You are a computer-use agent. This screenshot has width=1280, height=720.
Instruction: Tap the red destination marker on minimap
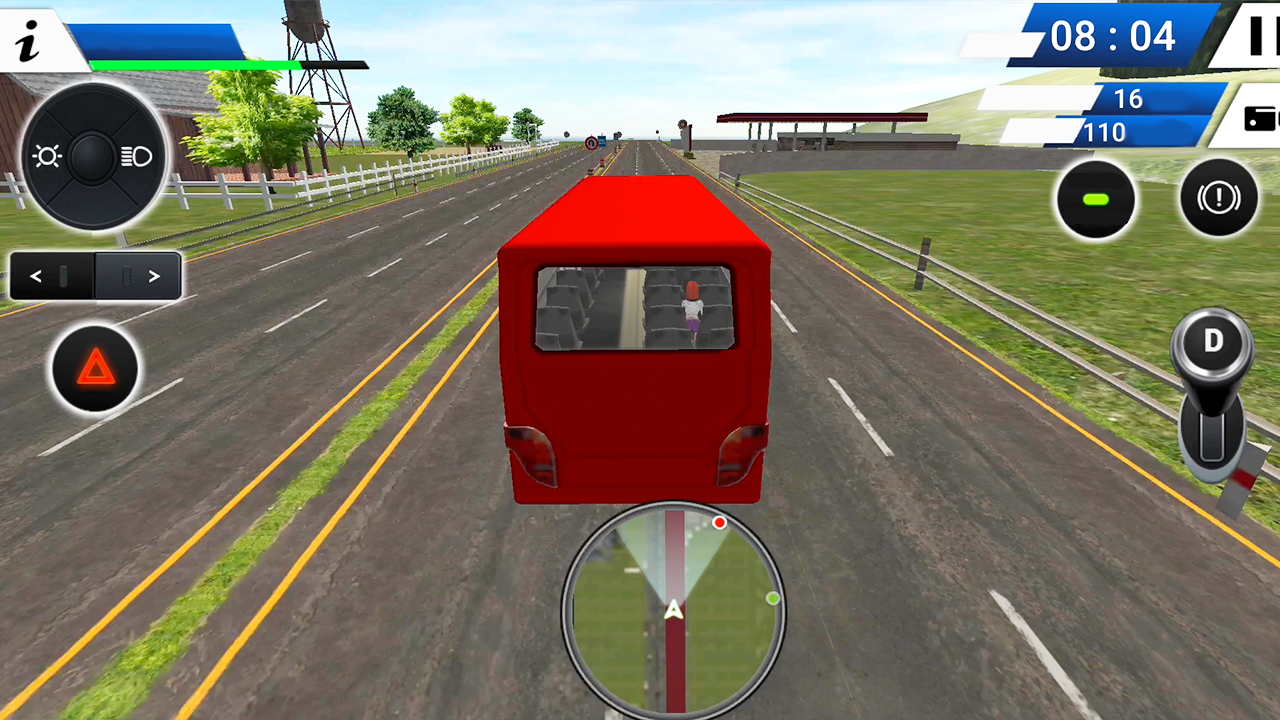(x=719, y=522)
